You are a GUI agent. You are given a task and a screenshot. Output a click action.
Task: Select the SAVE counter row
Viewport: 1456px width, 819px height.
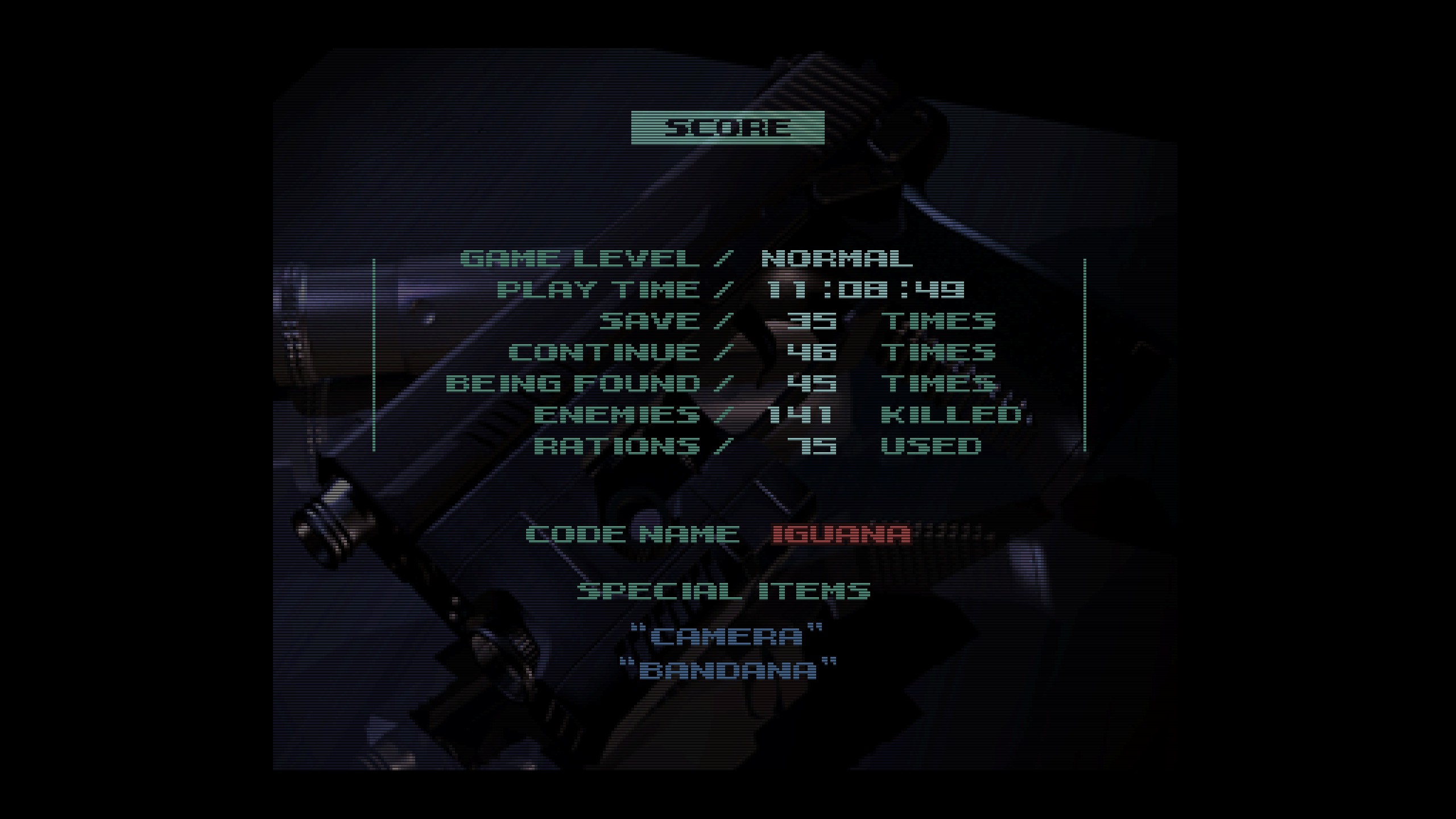click(x=654, y=320)
